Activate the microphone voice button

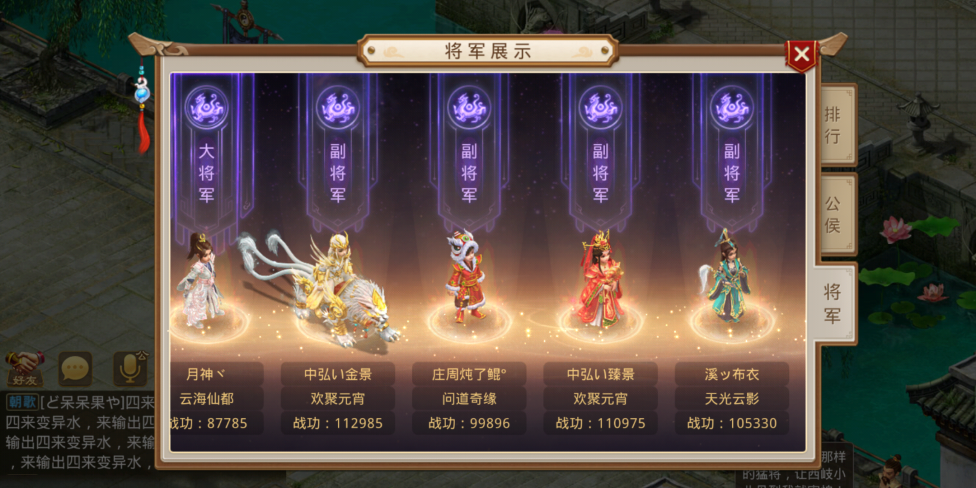tap(129, 369)
